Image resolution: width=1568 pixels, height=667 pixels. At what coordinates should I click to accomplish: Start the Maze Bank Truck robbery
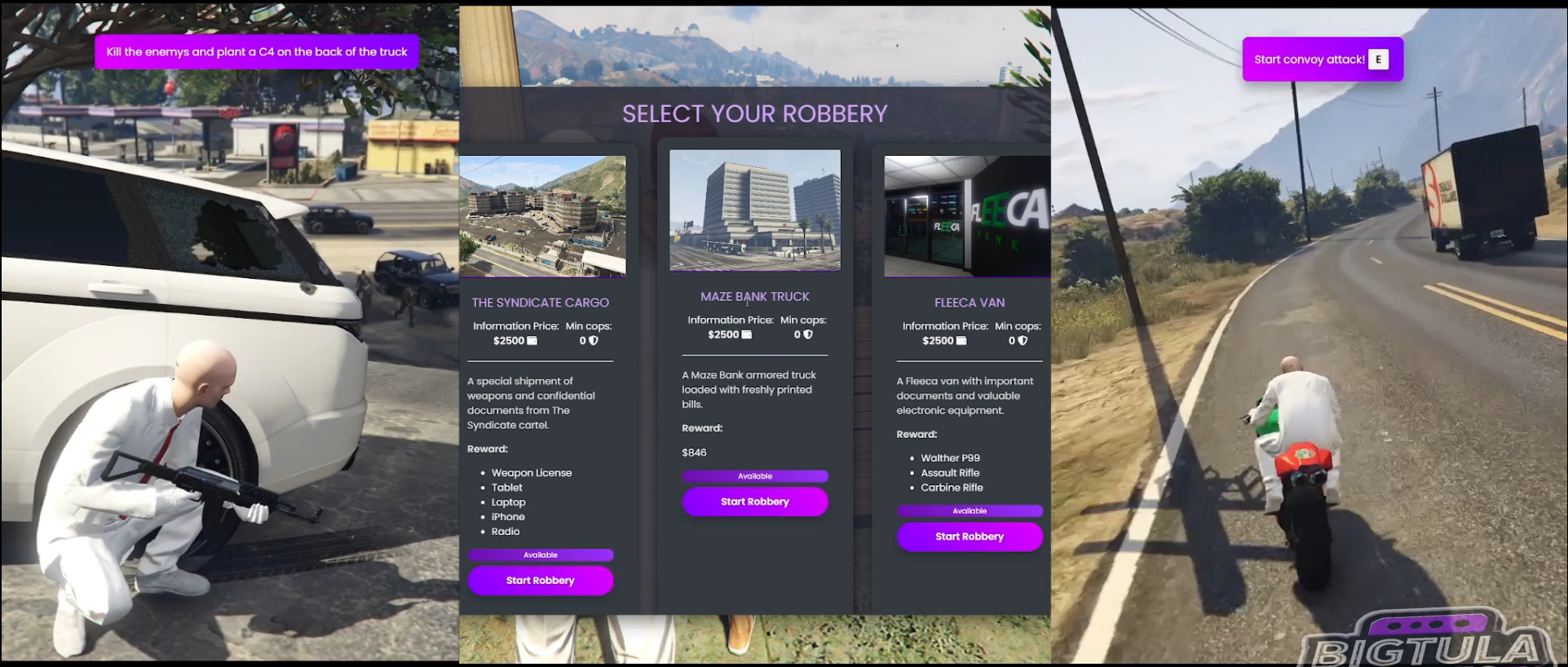754,501
